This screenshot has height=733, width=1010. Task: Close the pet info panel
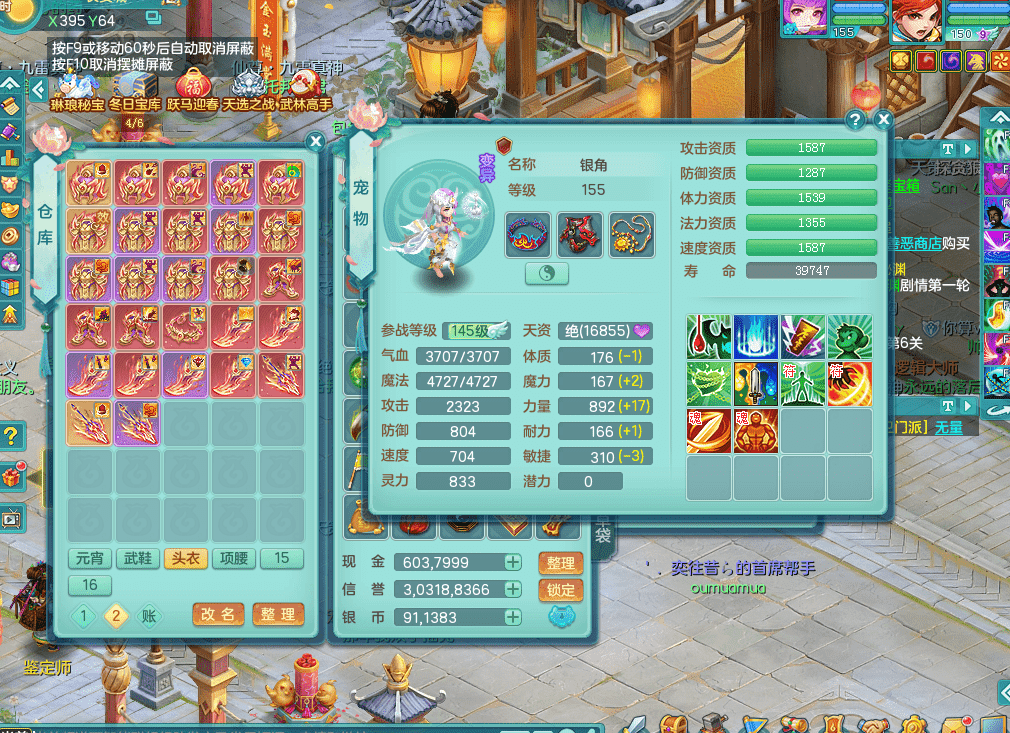(883, 120)
